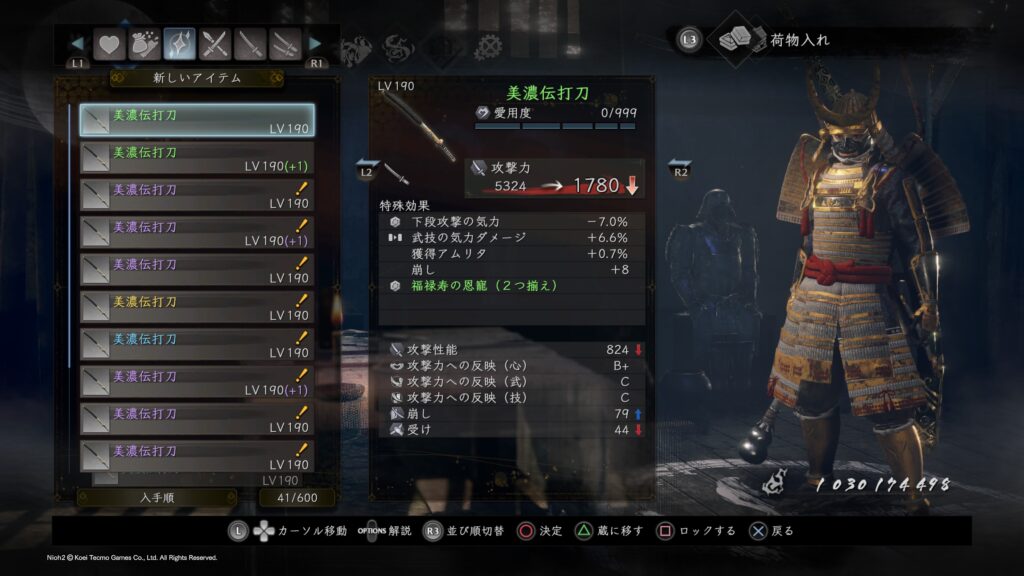Image resolution: width=1024 pixels, height=576 pixels.
Task: Switch to the single katana tab
Action: click(251, 44)
